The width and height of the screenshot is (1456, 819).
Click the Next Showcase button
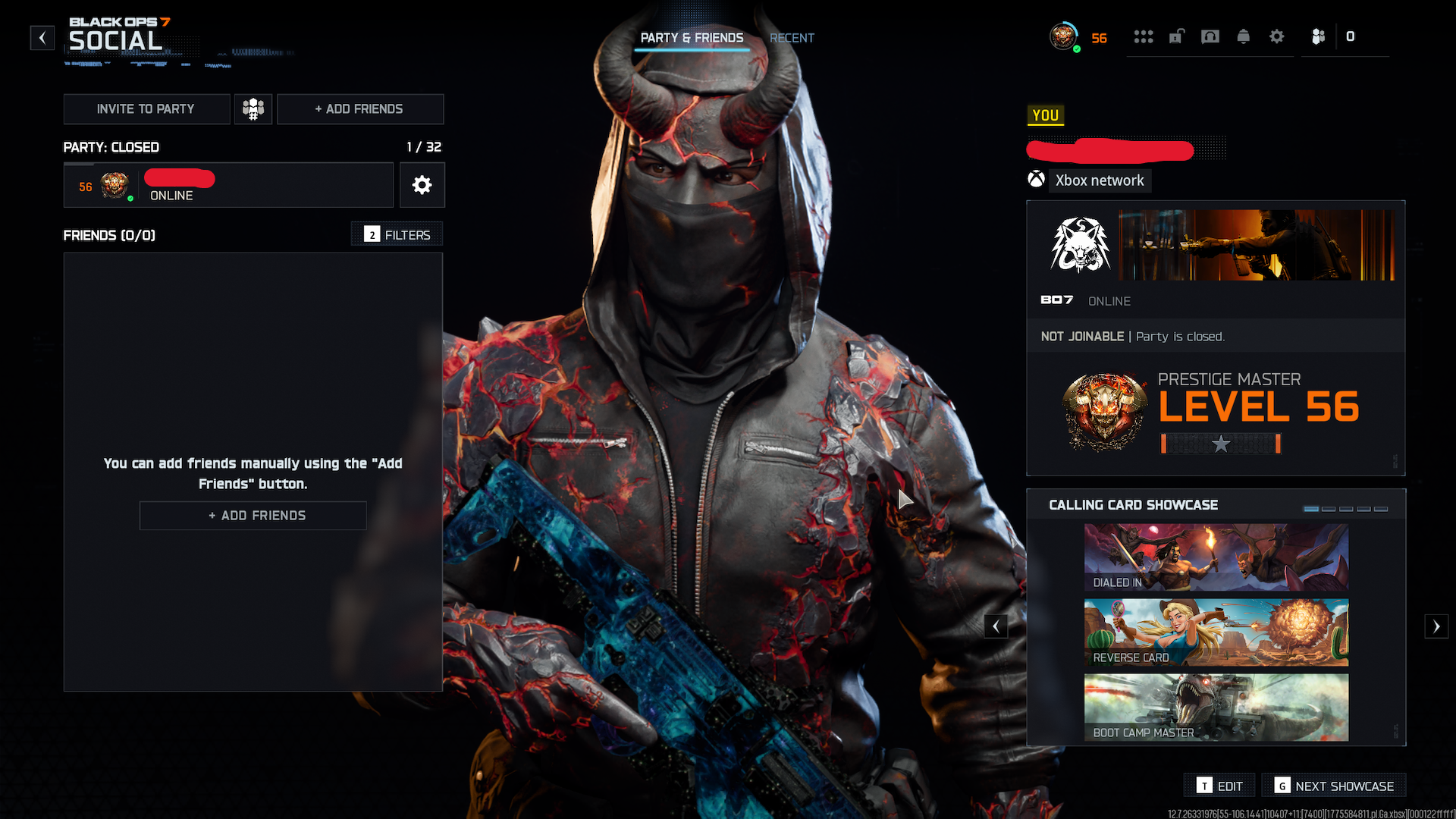(x=1334, y=786)
